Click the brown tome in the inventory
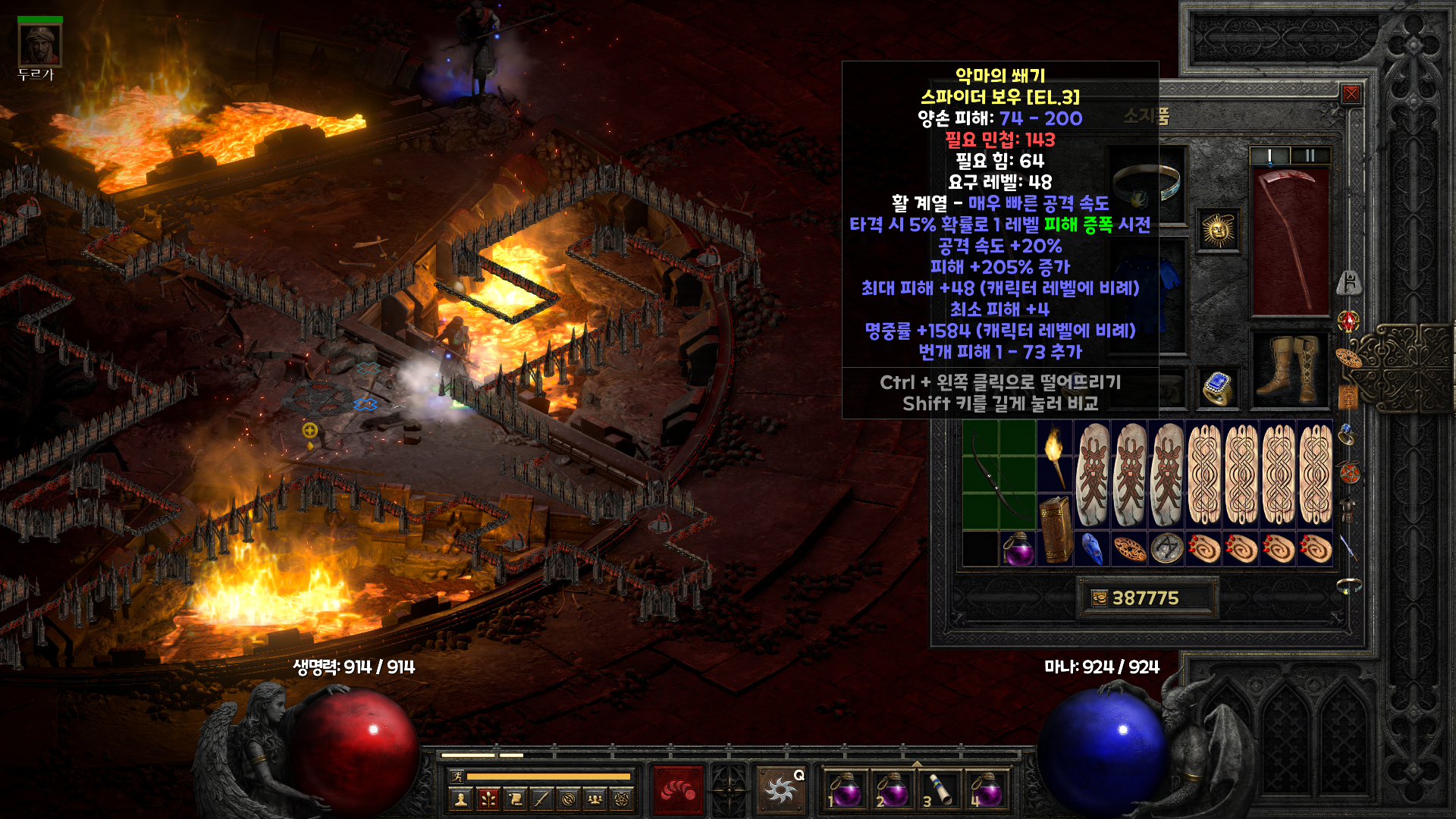The width and height of the screenshot is (1456, 819). 1054,528
